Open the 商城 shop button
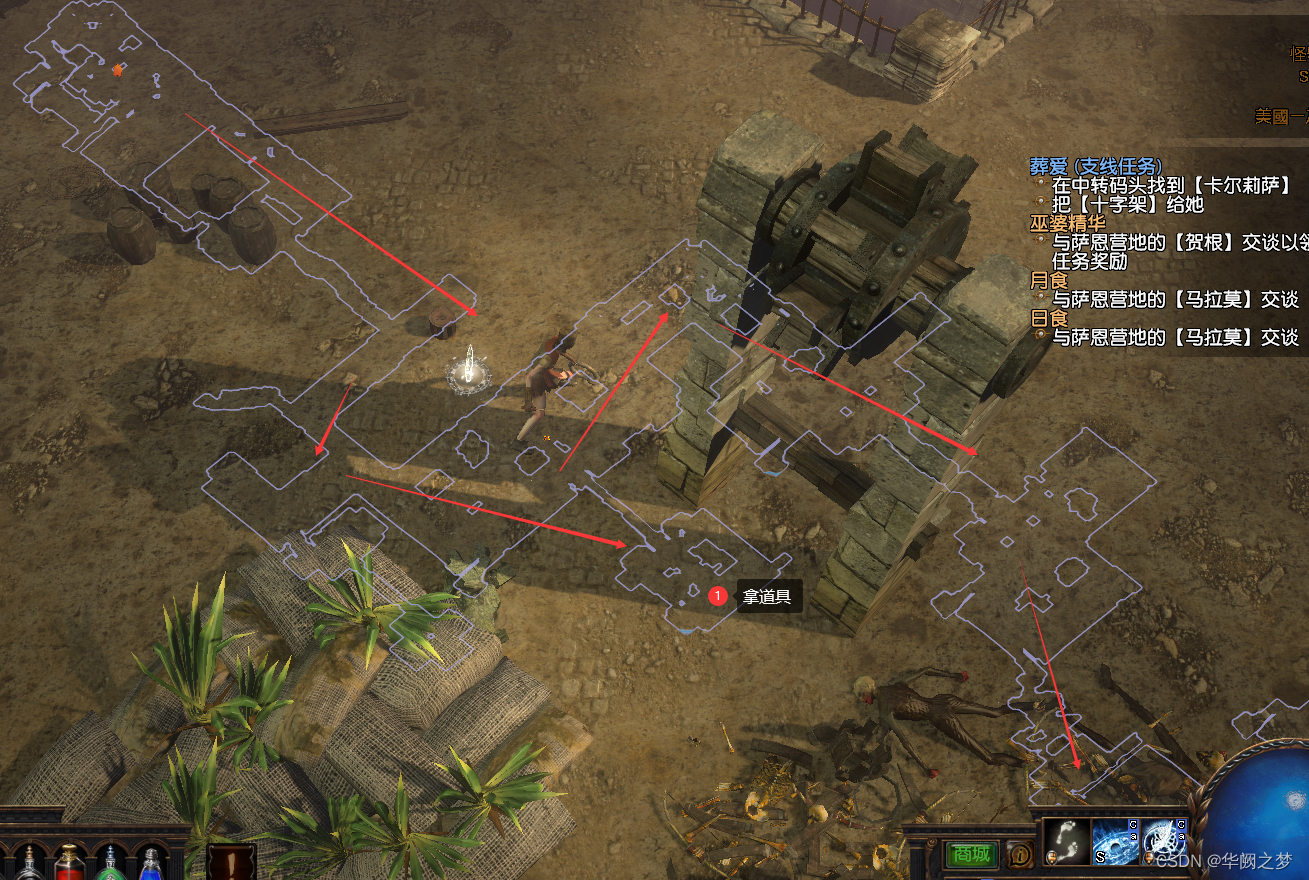This screenshot has height=880, width=1309. (x=971, y=855)
